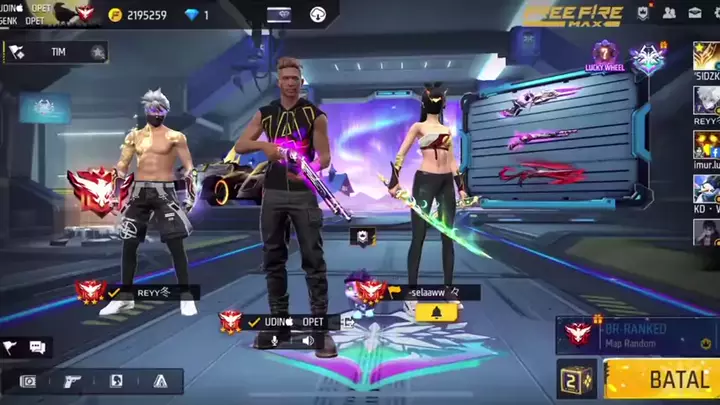The width and height of the screenshot is (720, 405).
Task: Open the player profile avatar
Action: point(86,13)
